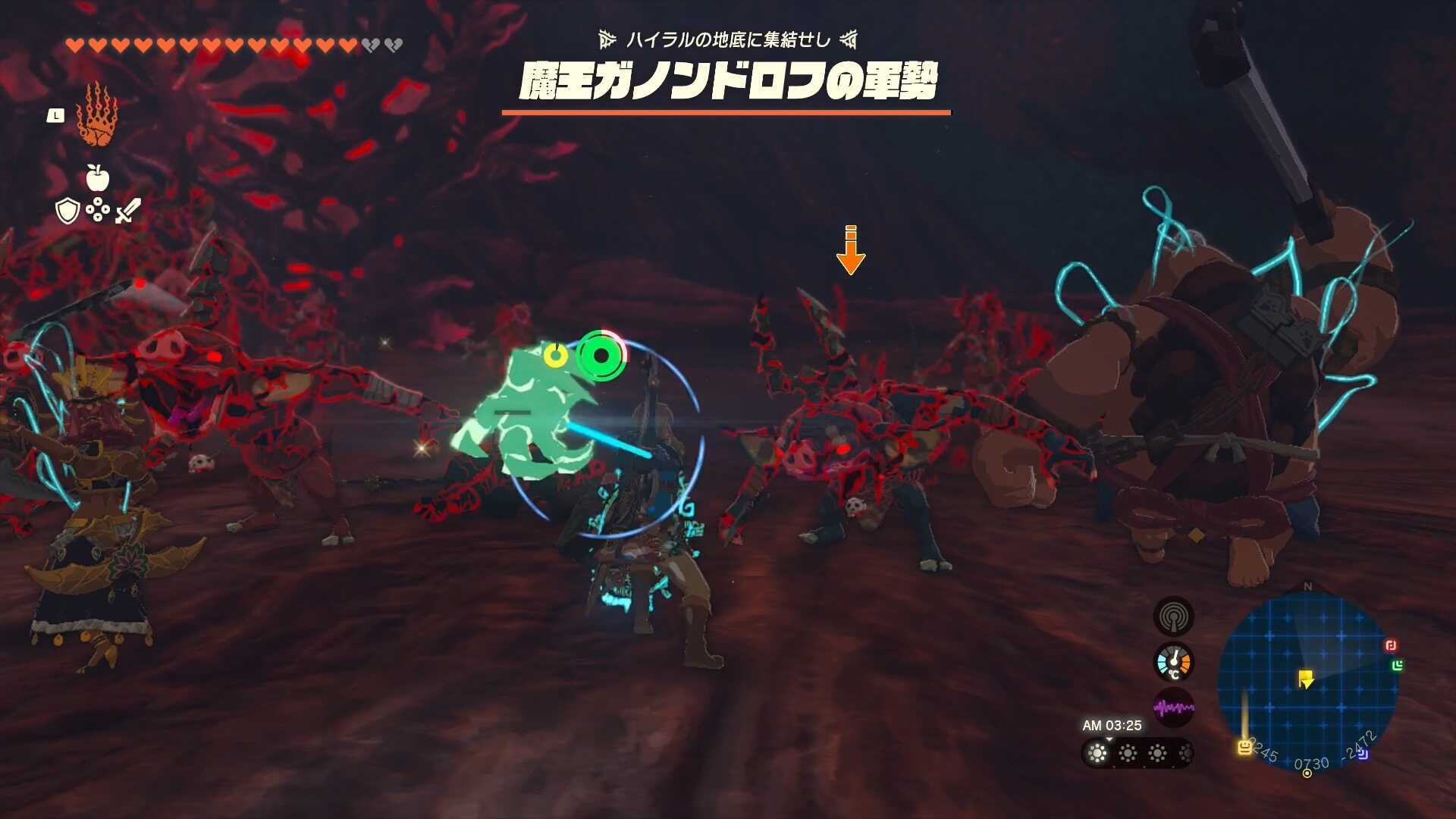Click the AM 03:25 time display
The image size is (1456, 819).
pos(1112,723)
